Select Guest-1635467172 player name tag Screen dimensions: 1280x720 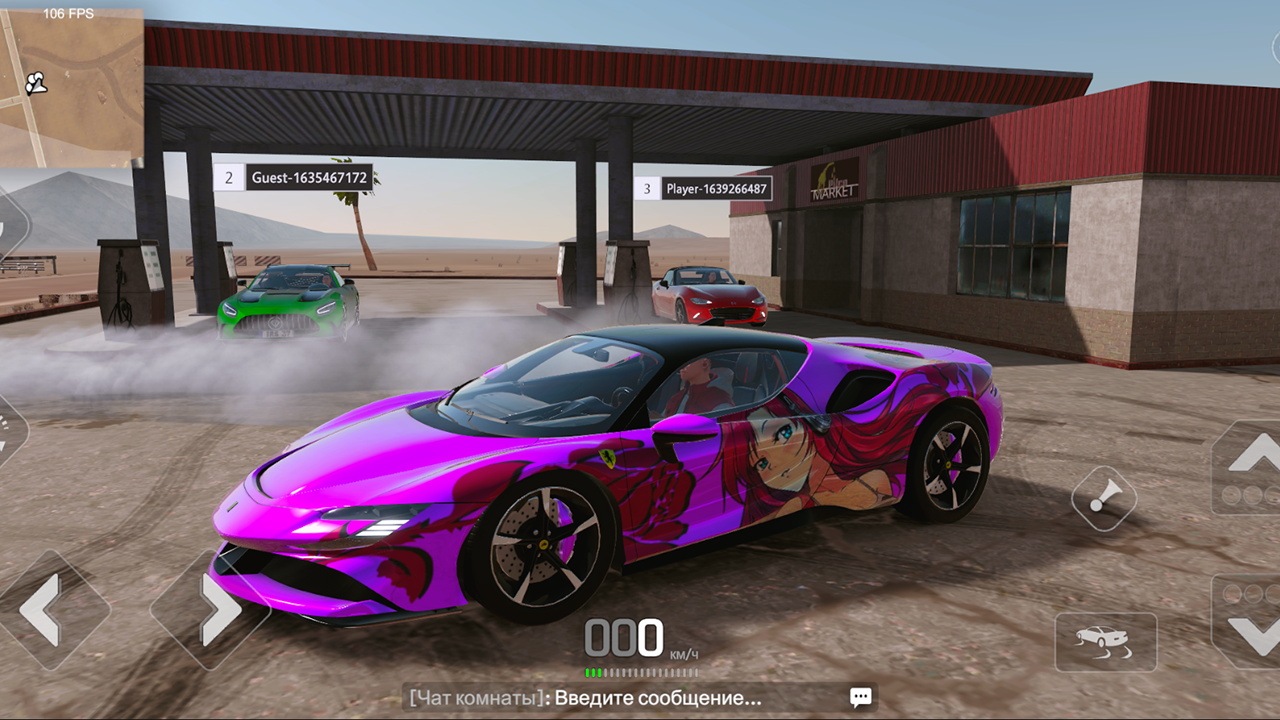(309, 178)
